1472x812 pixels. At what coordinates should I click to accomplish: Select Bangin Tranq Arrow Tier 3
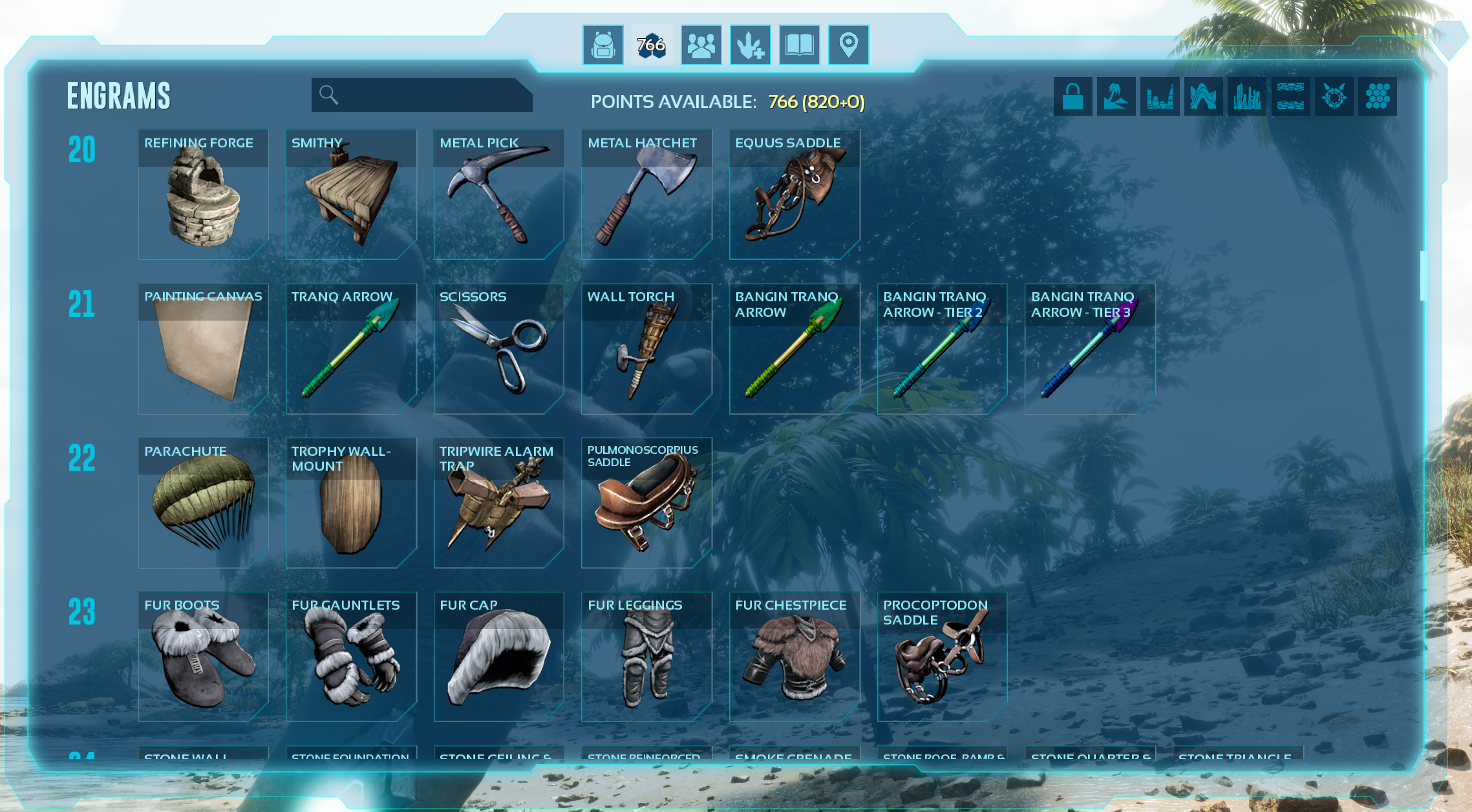1090,348
